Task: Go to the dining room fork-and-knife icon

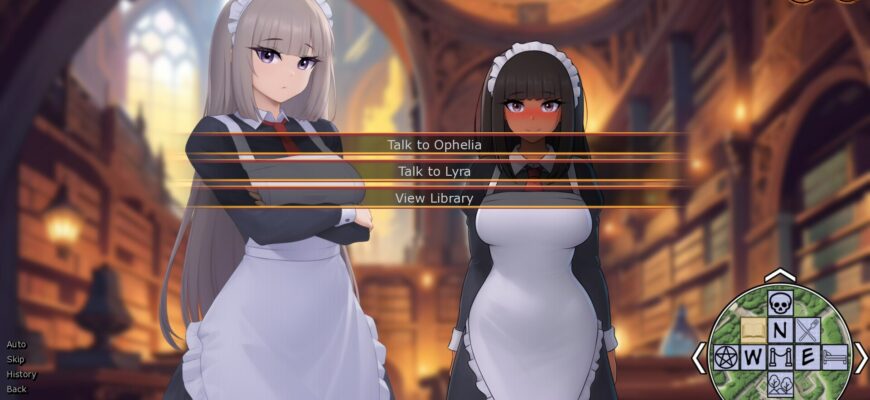Action: [x=807, y=330]
